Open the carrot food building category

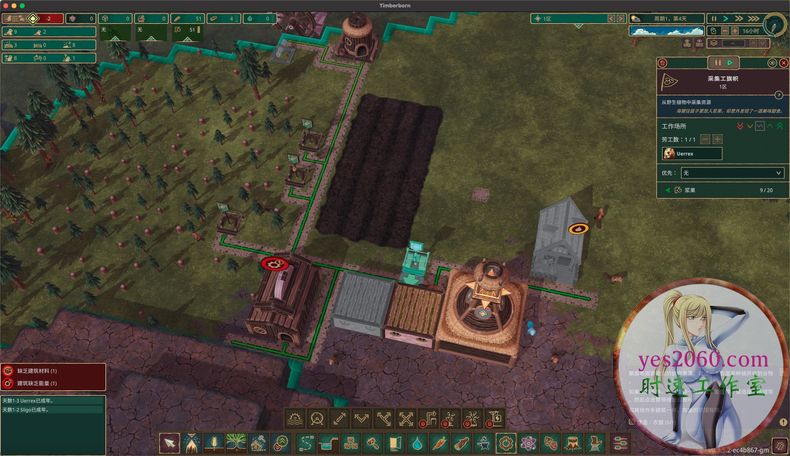[x=440, y=442]
